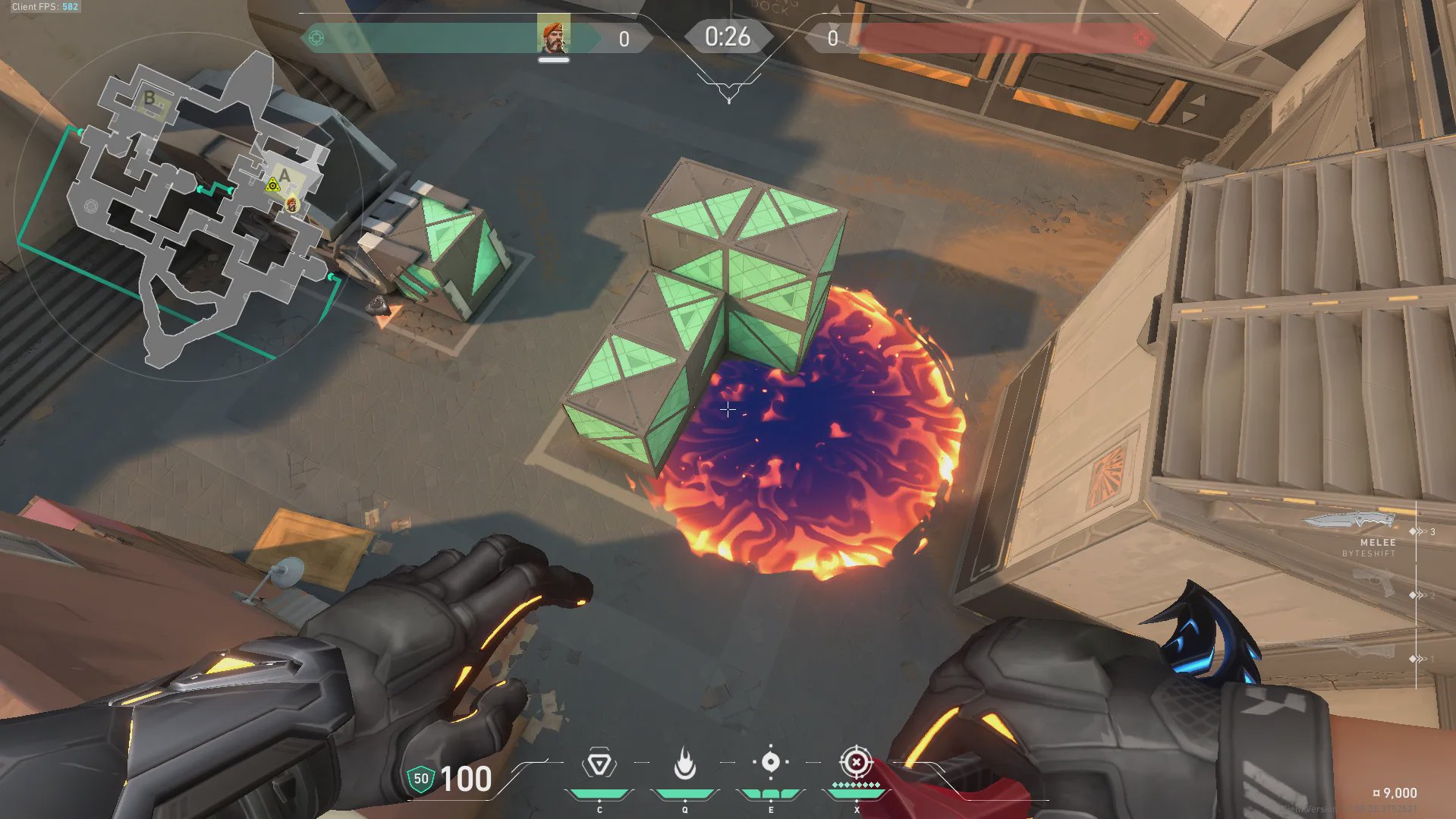Screen dimensions: 1456x819
Task: Click the minimap in the corner
Action: 190,209
